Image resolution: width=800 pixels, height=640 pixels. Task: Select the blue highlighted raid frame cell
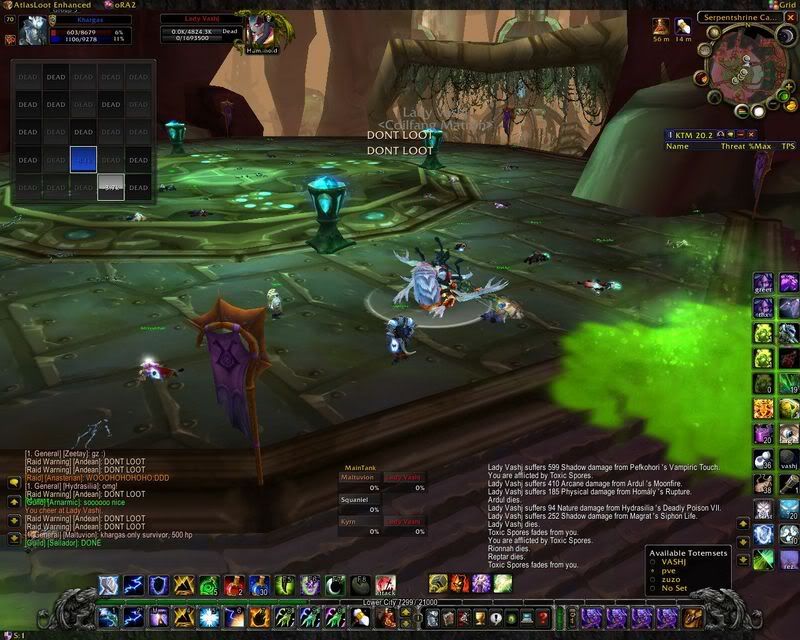tap(83, 159)
